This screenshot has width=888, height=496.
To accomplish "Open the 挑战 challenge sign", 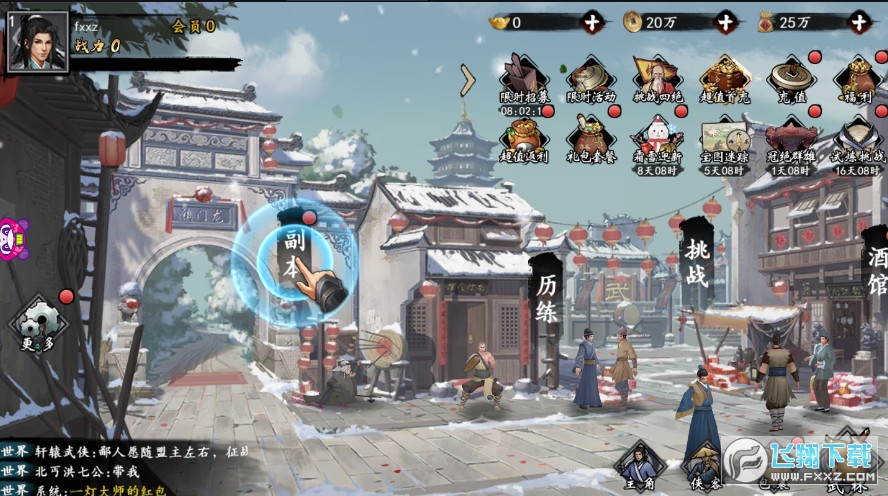I will click(x=696, y=263).
